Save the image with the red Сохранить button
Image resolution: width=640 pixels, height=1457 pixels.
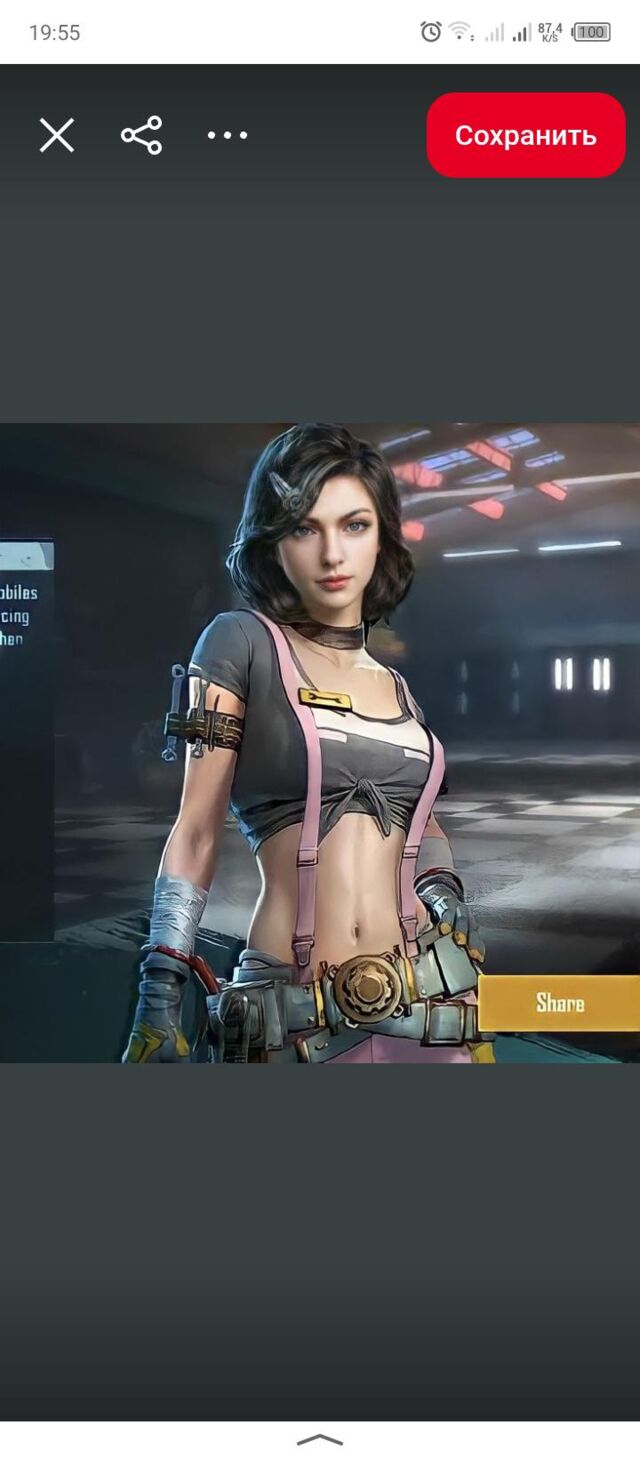pos(525,135)
